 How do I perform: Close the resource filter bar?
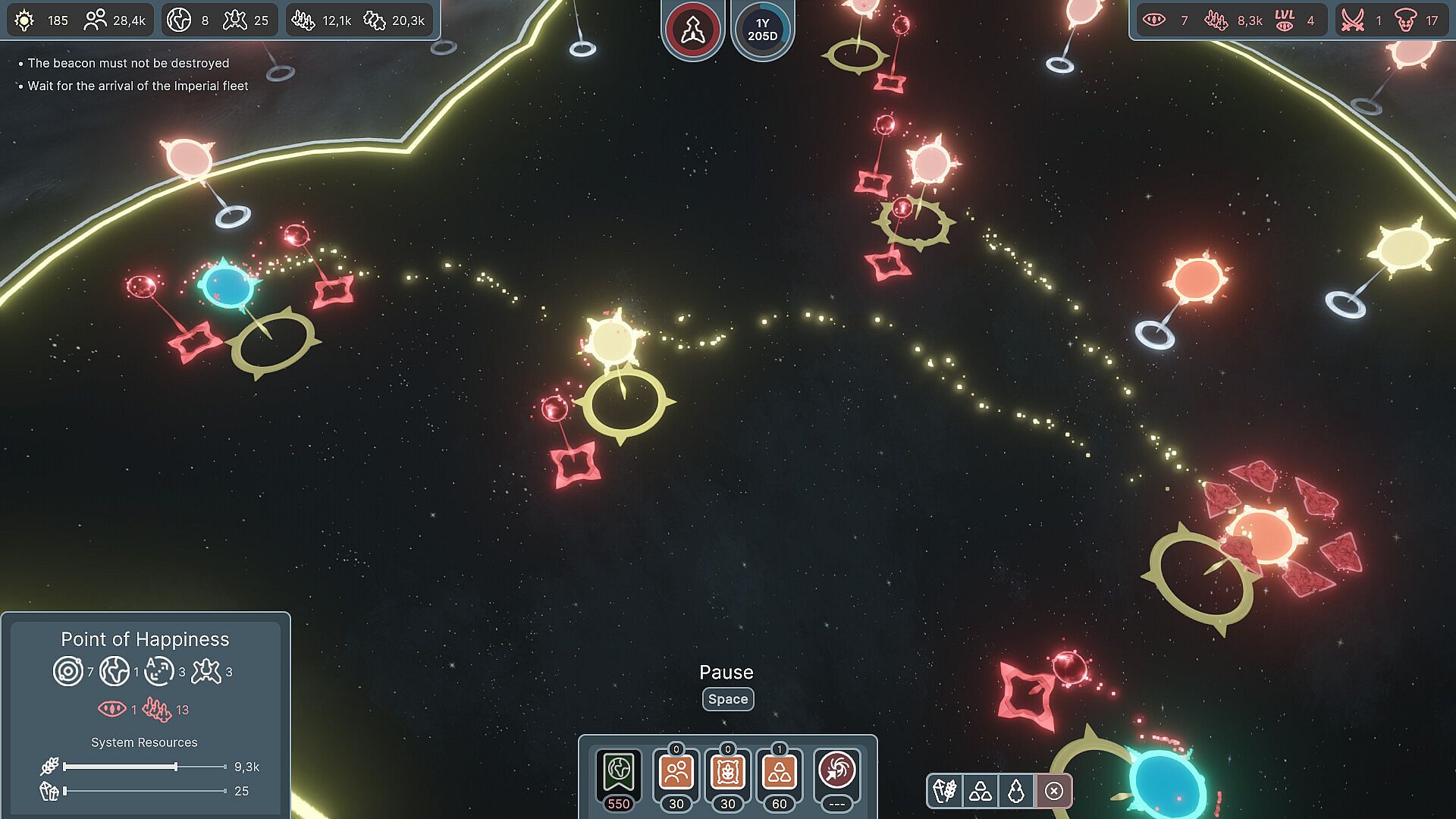1054,791
